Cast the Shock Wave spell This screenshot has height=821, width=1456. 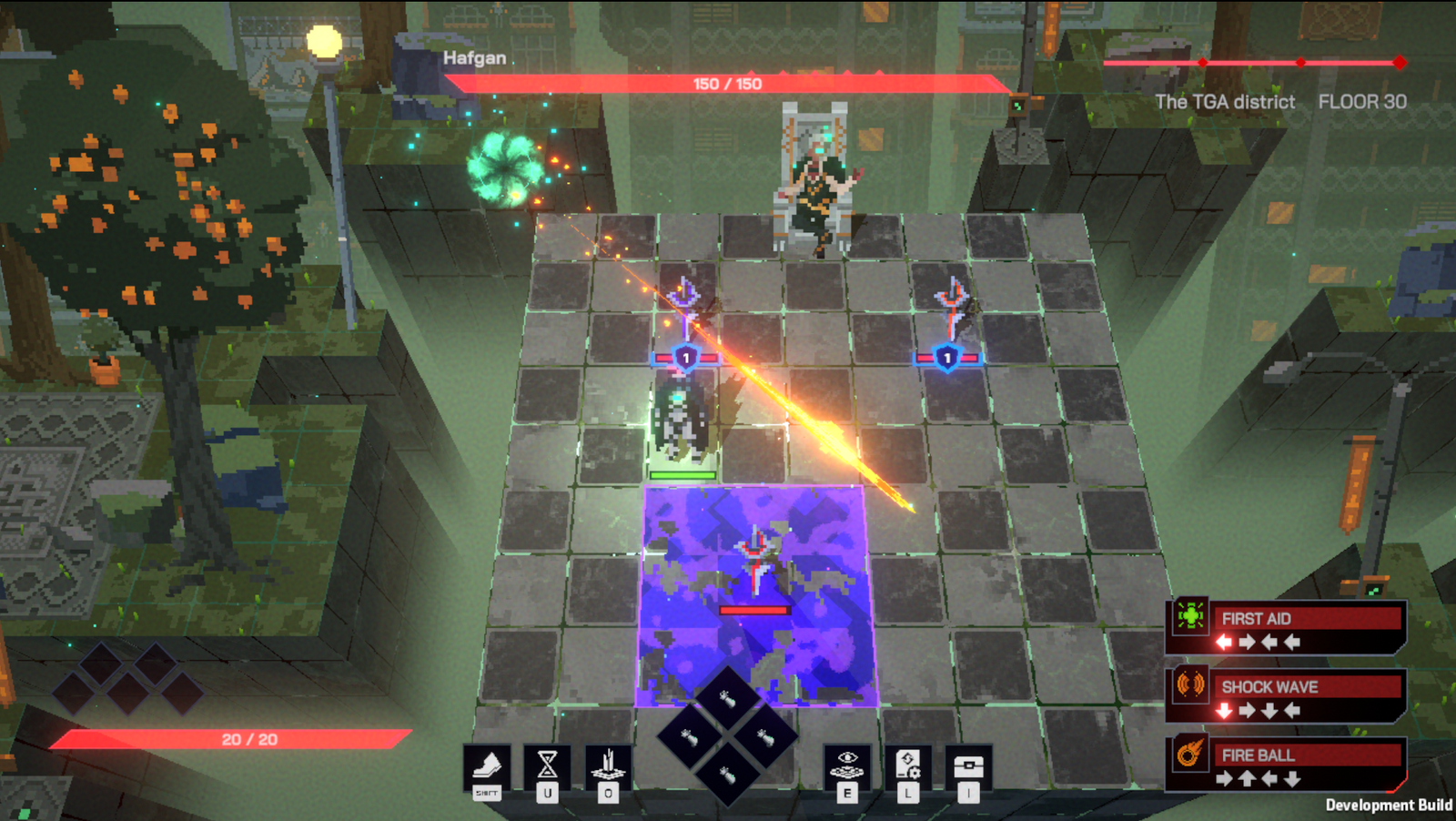[x=1285, y=695]
